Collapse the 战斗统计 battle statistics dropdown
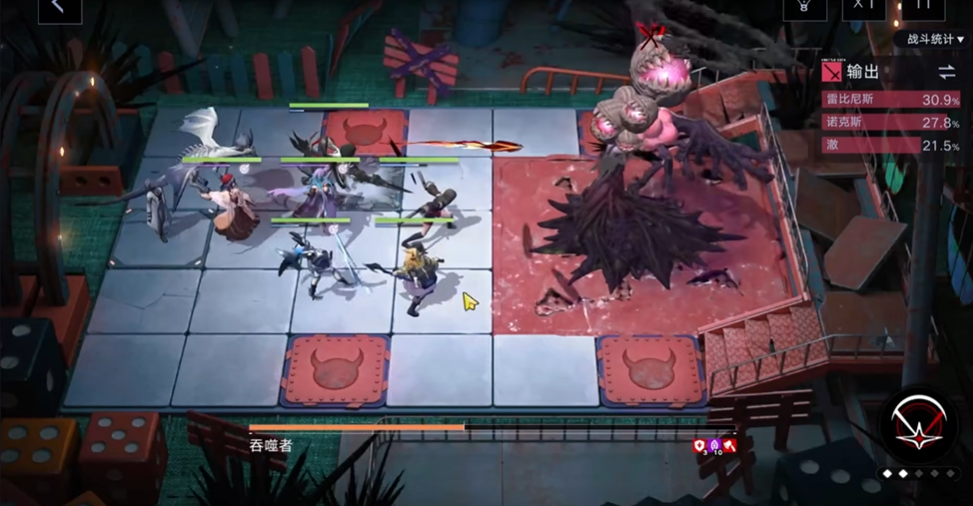Screen dimensions: 973x506 [935, 40]
